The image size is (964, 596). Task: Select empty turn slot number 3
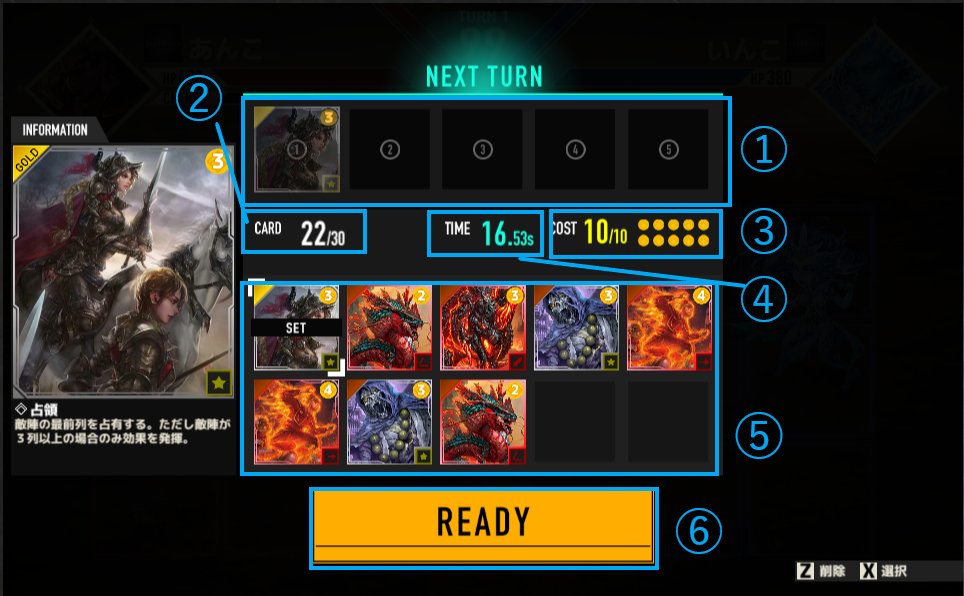[x=483, y=149]
